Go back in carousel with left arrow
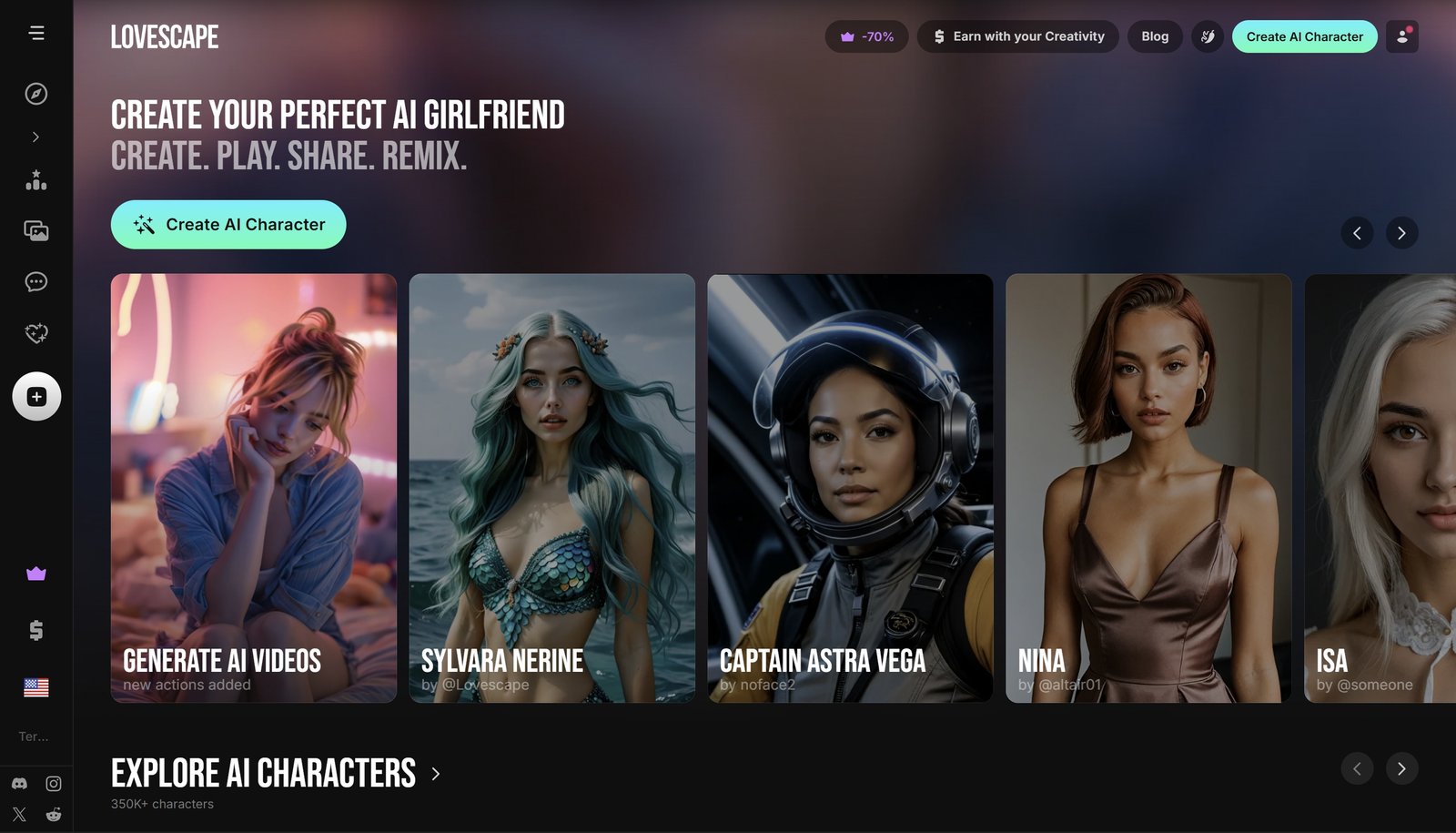 [1358, 233]
